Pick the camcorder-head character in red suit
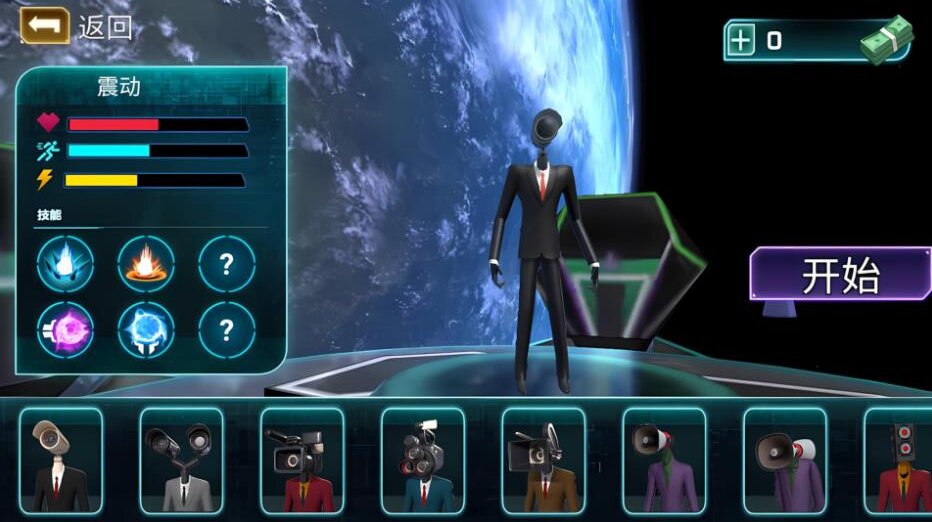This screenshot has height=522, width=932. pos(302,460)
